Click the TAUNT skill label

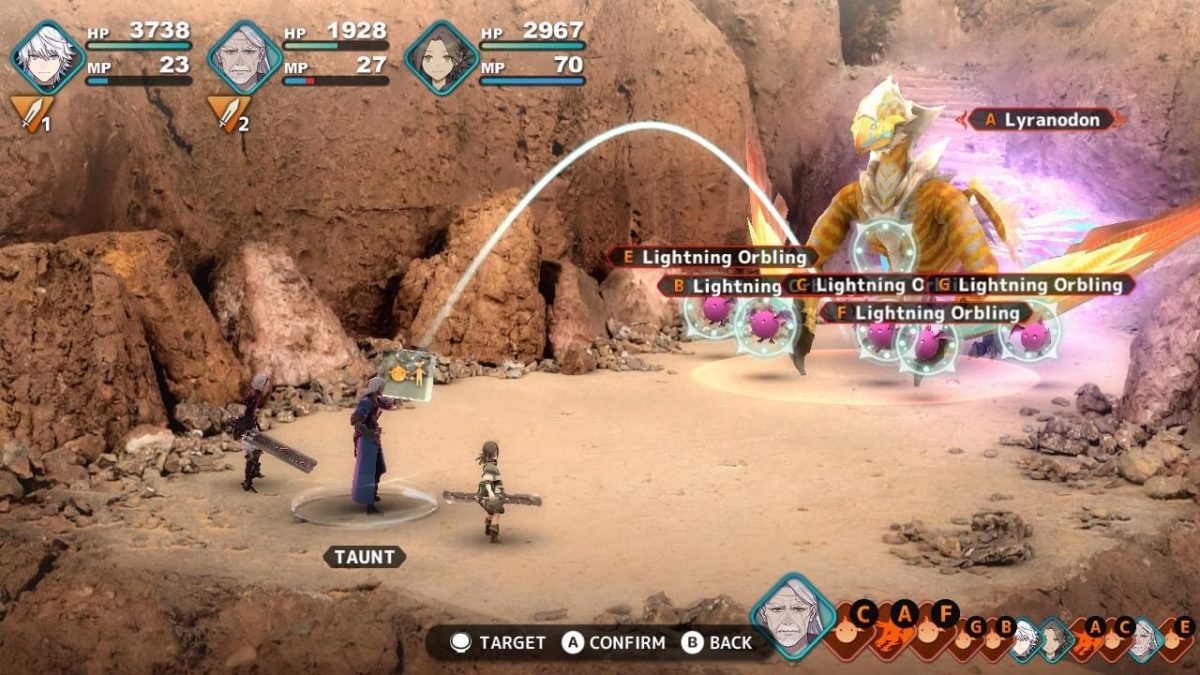point(365,557)
